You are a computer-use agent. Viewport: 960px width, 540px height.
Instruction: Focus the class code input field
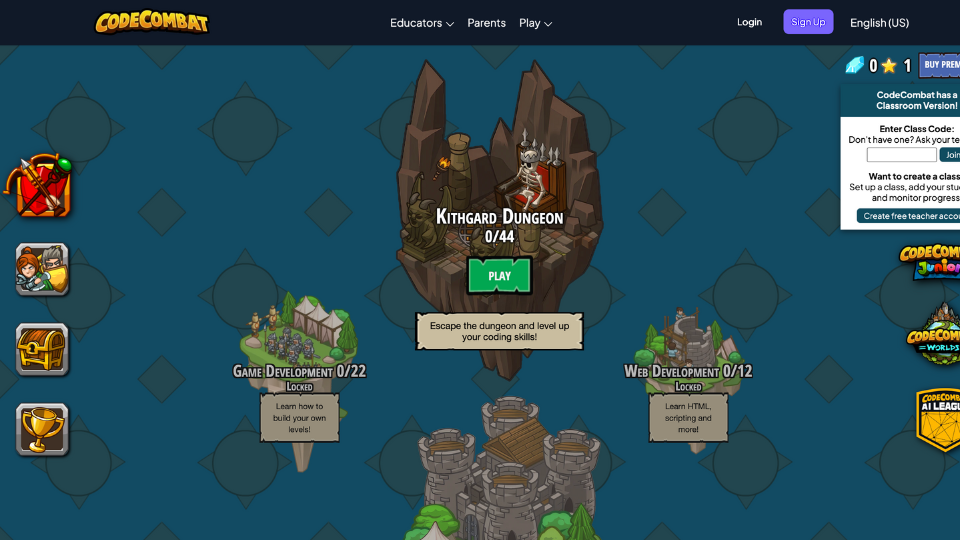coord(901,155)
